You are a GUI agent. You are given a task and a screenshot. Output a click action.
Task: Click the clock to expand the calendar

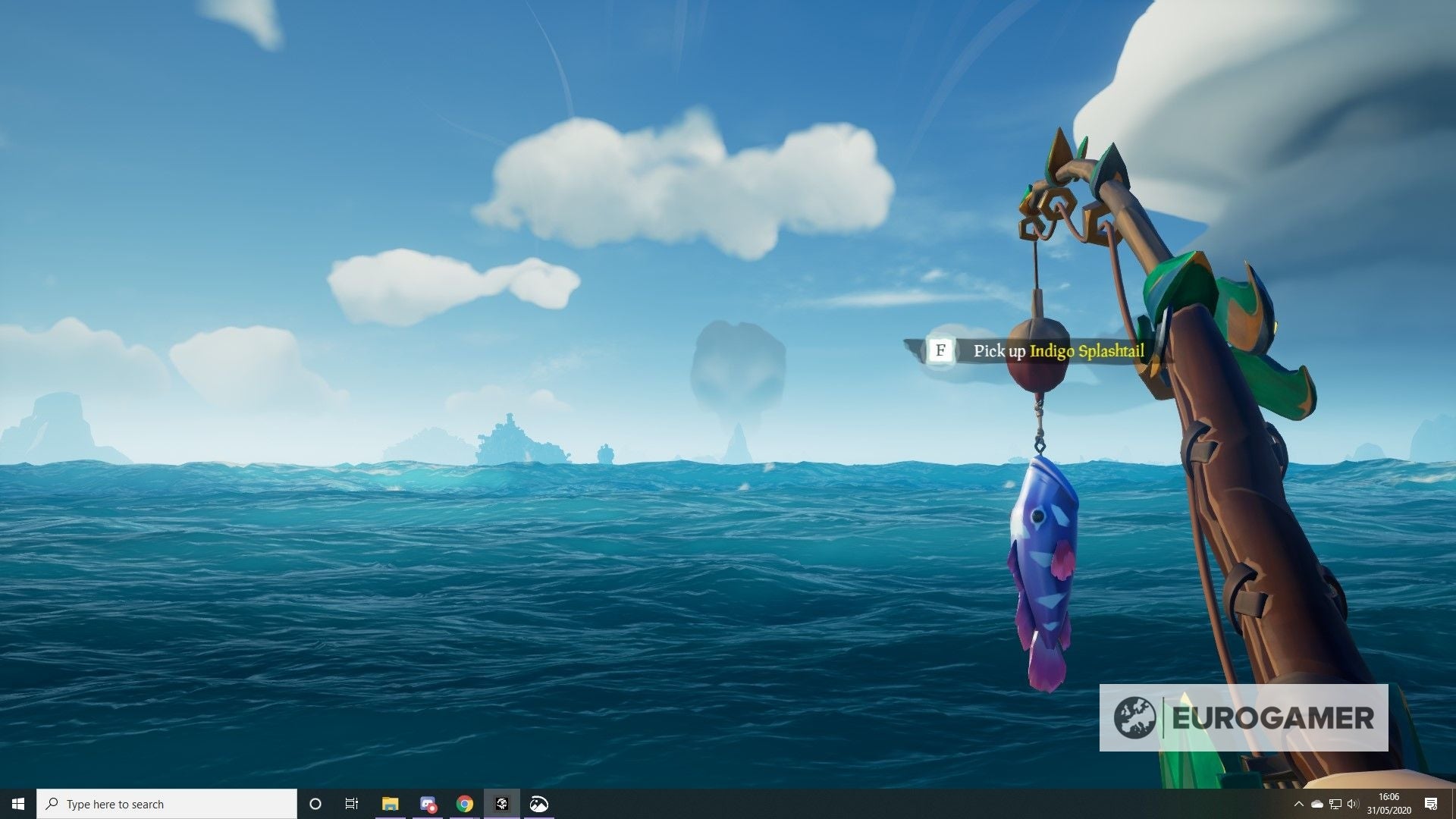click(1390, 804)
